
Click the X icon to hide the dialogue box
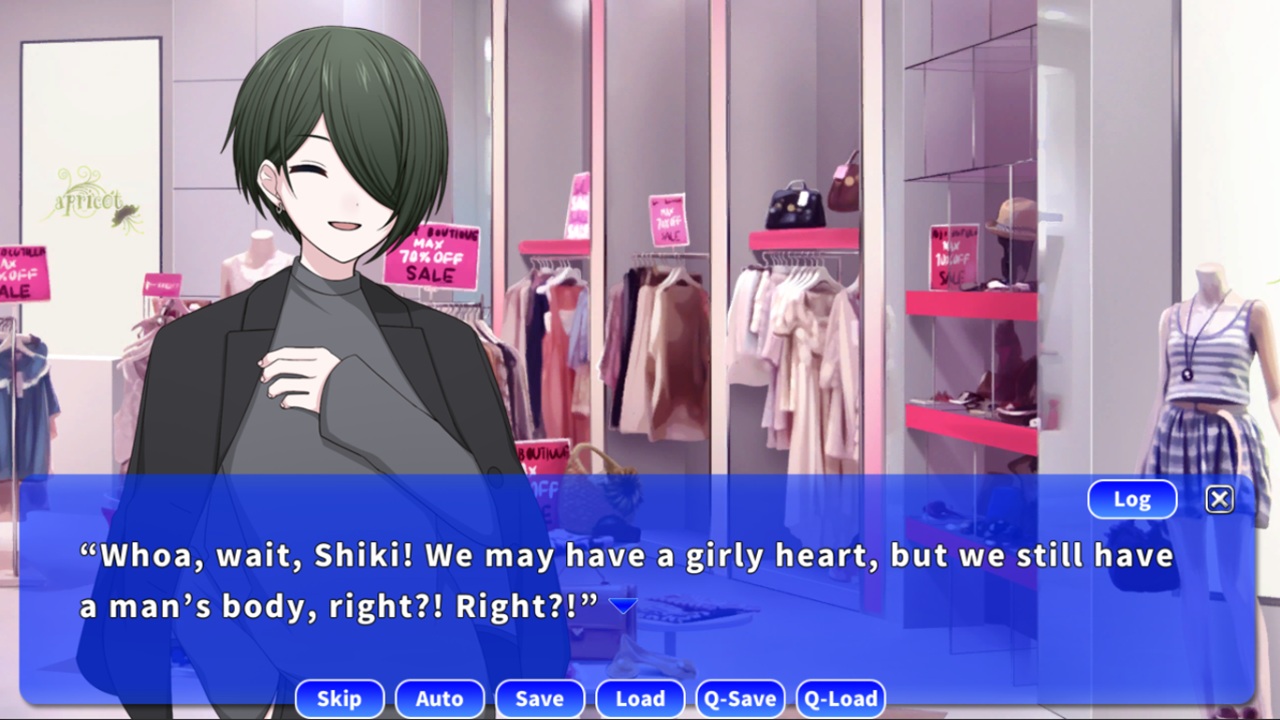point(1219,499)
